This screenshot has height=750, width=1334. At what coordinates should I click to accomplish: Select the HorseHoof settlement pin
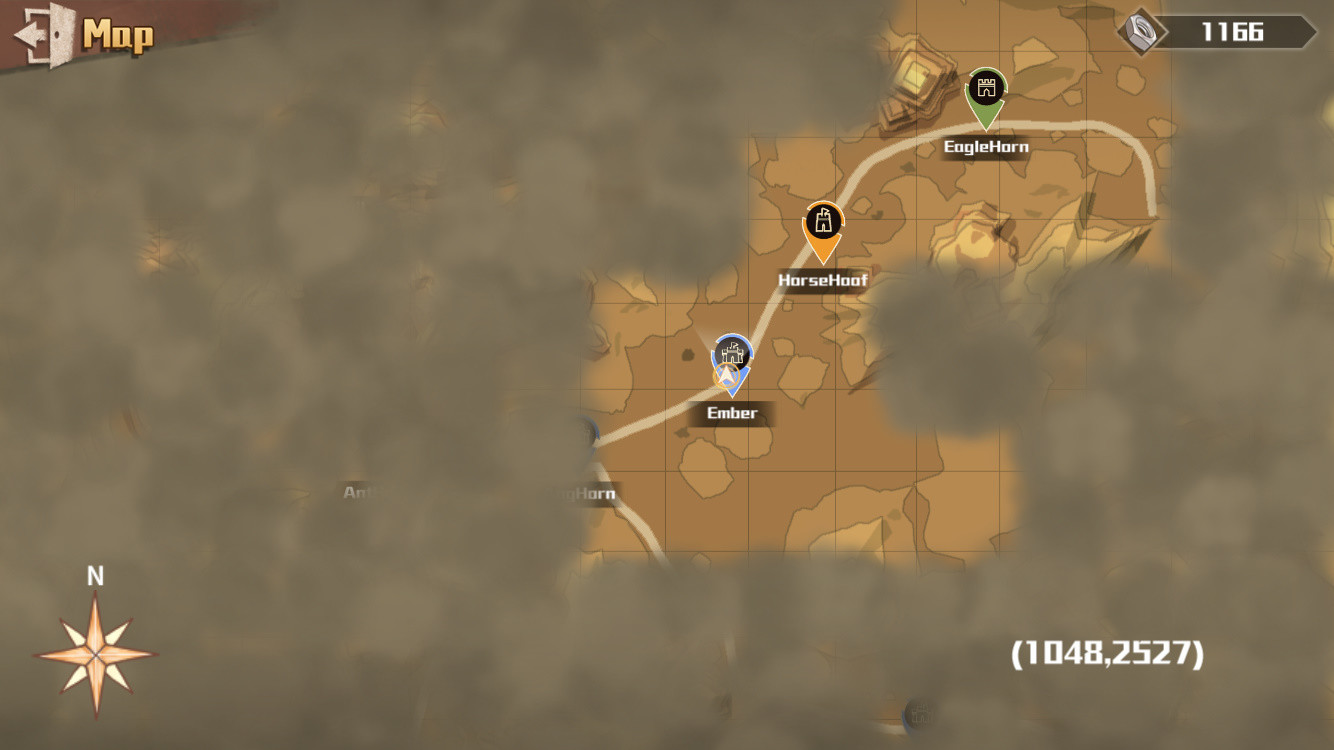(x=822, y=230)
